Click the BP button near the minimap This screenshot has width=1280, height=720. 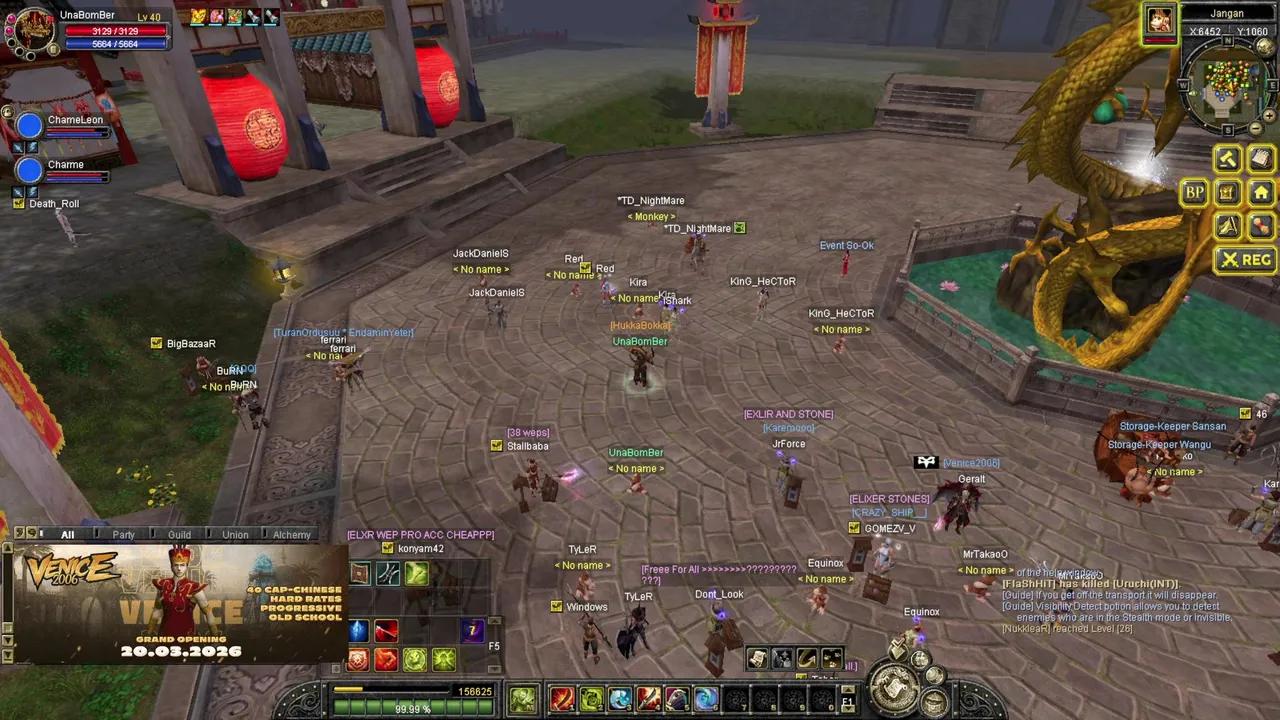pyautogui.click(x=1195, y=192)
